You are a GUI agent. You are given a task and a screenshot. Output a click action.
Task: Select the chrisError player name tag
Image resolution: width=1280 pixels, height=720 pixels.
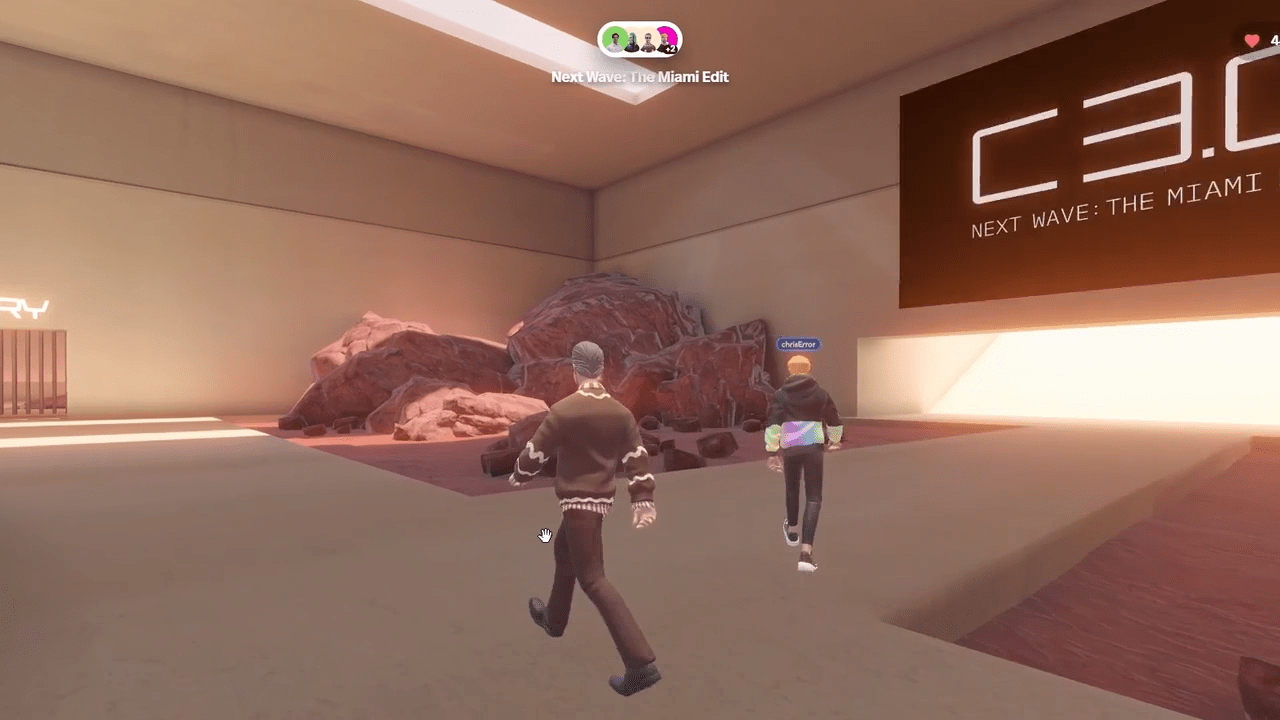point(798,344)
